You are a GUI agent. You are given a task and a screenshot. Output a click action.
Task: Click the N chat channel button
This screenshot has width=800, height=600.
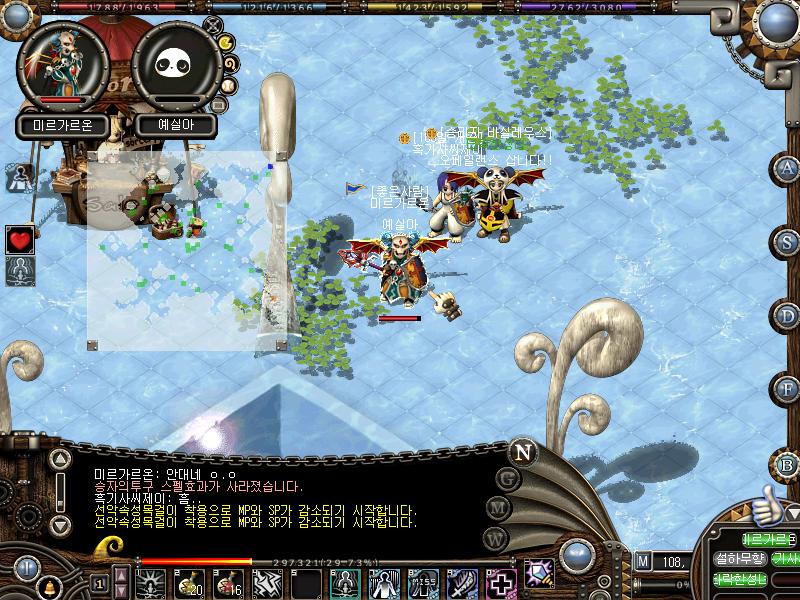(521, 451)
